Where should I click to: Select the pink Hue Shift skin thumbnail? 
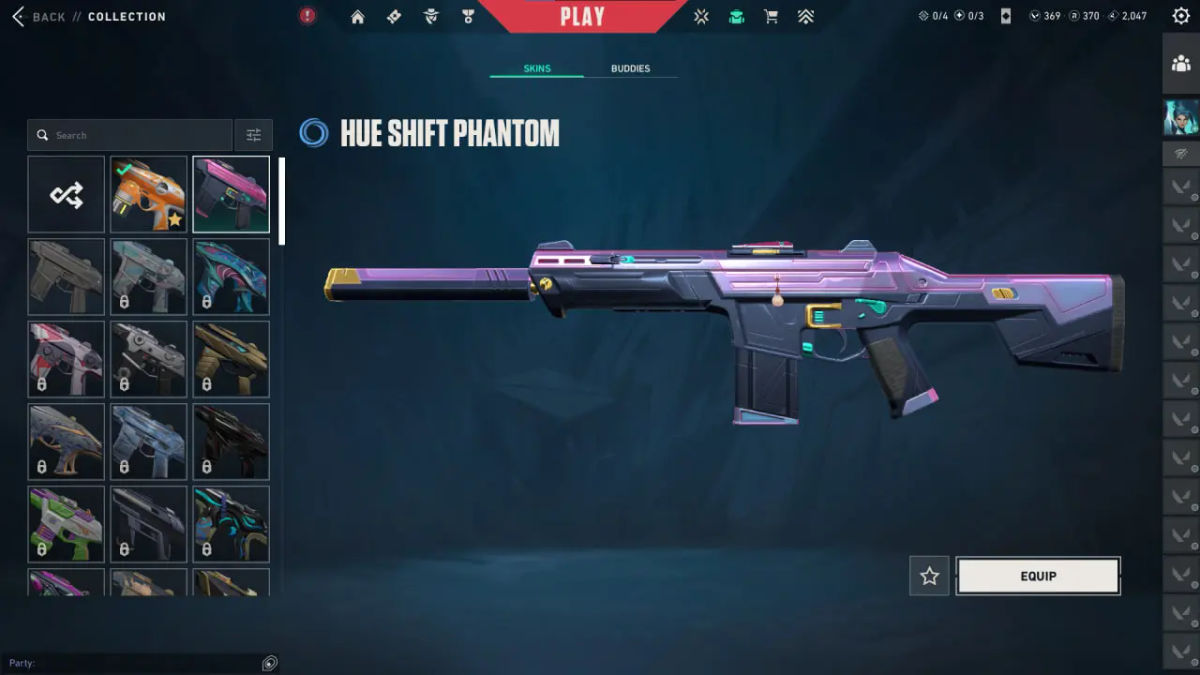(231, 194)
